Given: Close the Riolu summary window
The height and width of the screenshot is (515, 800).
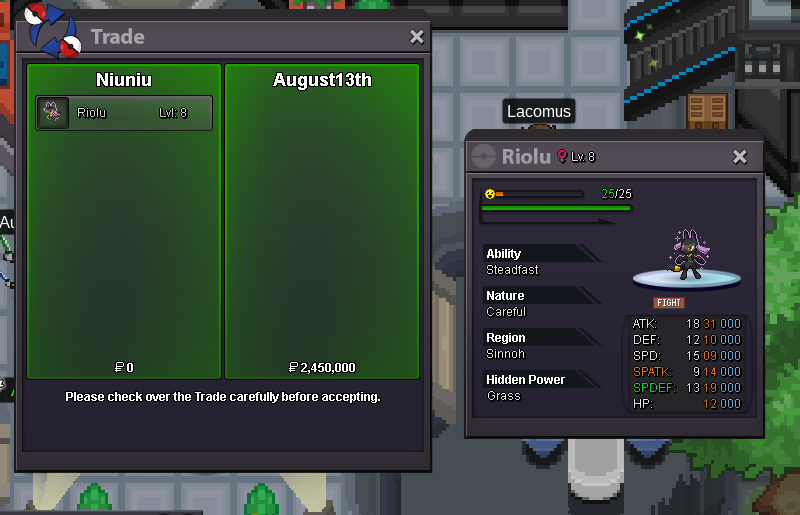Looking at the screenshot, I should [740, 157].
